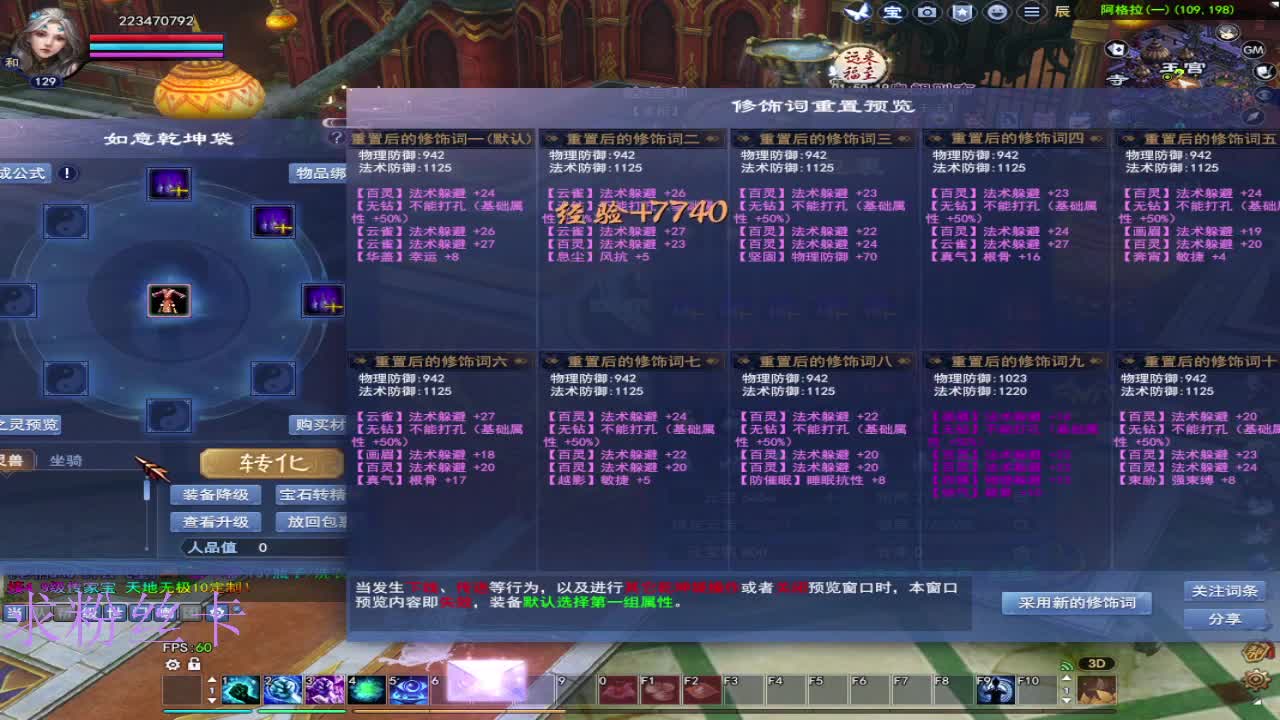The height and width of the screenshot is (720, 1280).
Task: Open the 宝 treasure icon in the top bar
Action: (x=892, y=13)
